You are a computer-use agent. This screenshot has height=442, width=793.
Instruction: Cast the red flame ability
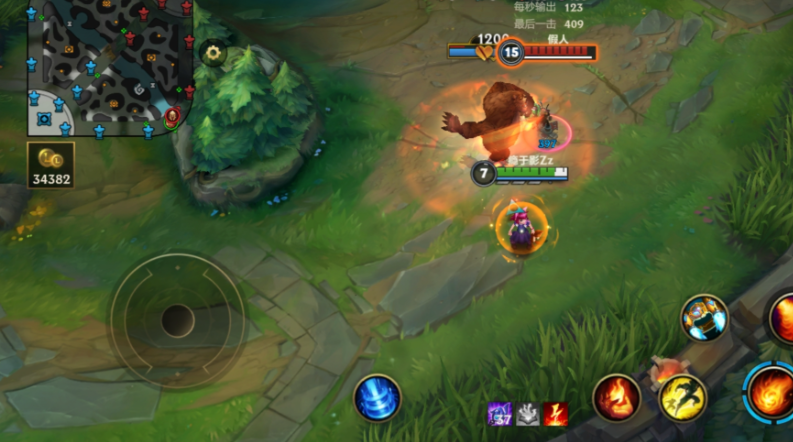click(x=617, y=397)
